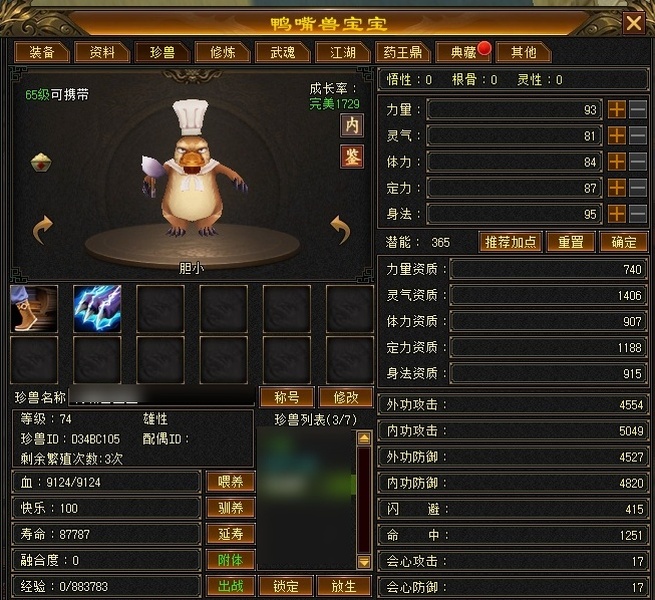The image size is (655, 600).
Task: Switch to the 武魂 tab
Action: tap(275, 52)
